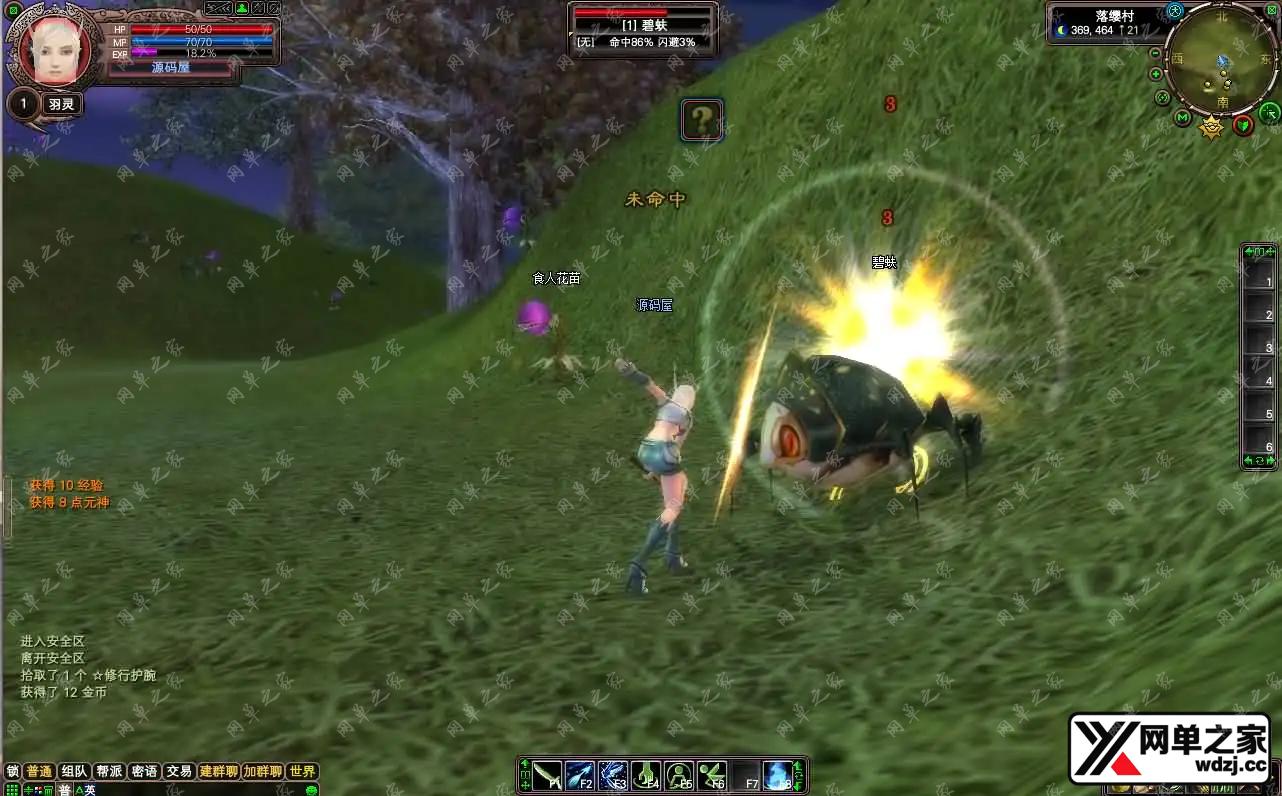
Task: Toggle the 锁 chat lock button
Action: pos(12,772)
